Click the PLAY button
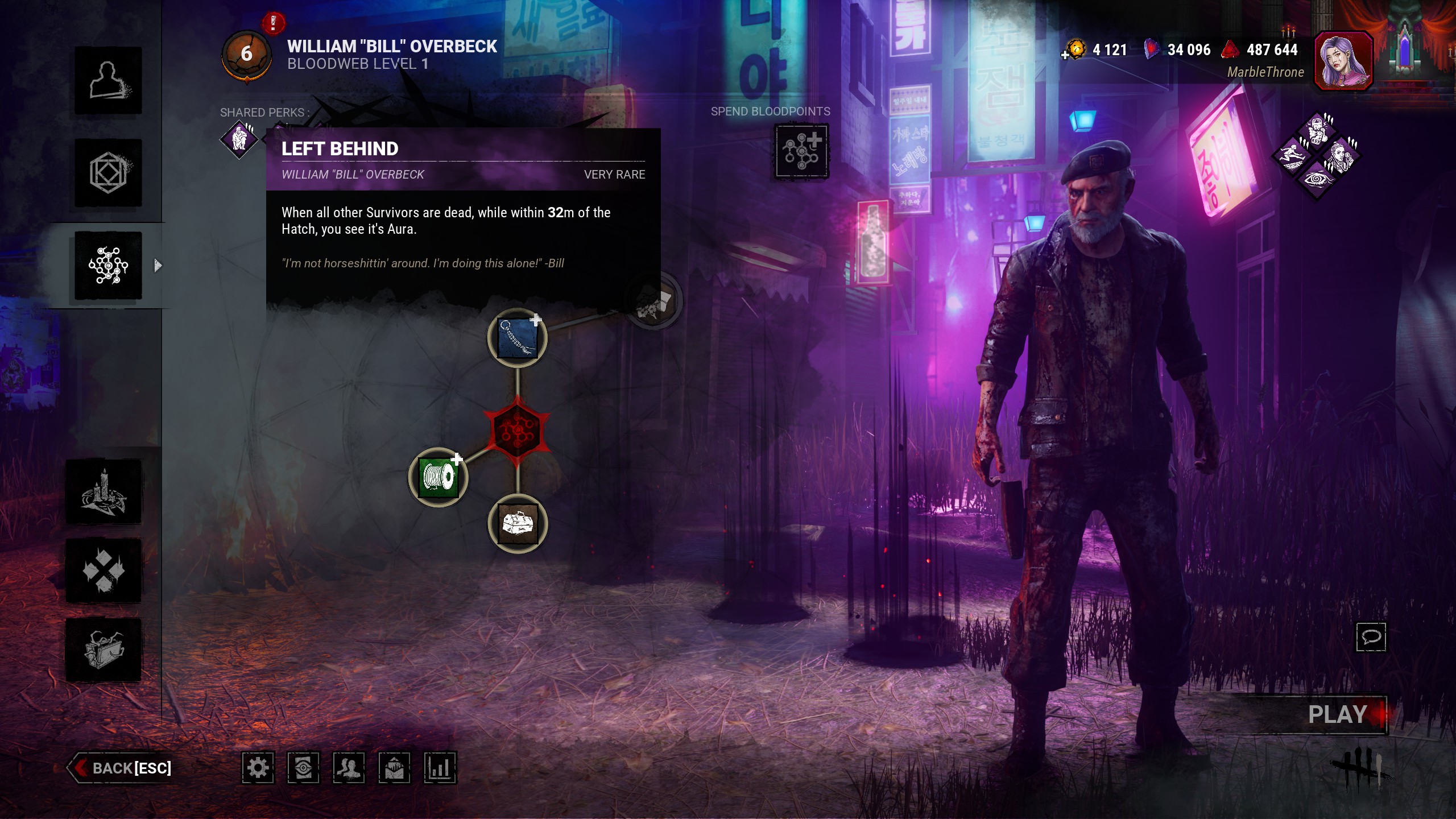 tap(1337, 714)
